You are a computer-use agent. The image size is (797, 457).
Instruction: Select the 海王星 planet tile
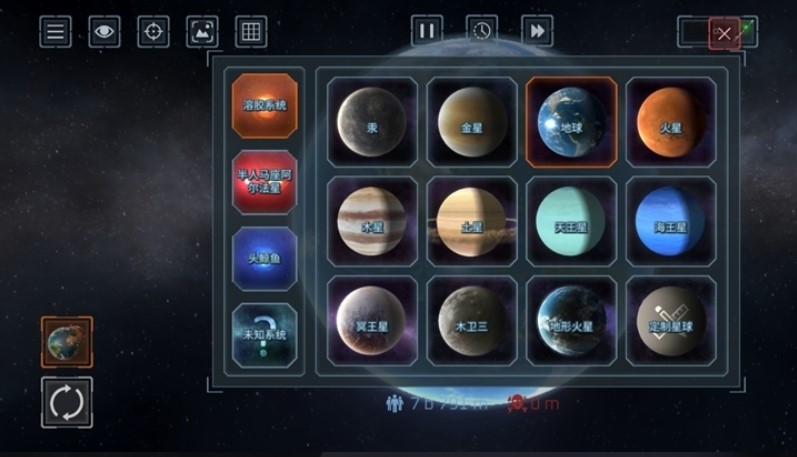coord(671,222)
